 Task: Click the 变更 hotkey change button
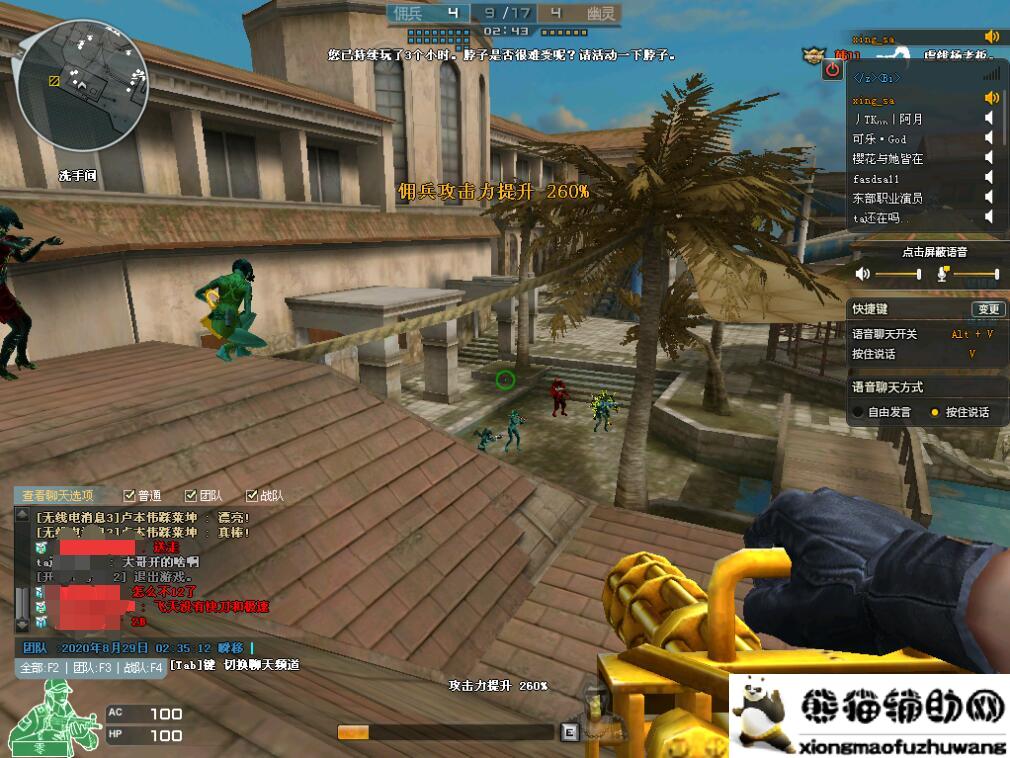987,309
